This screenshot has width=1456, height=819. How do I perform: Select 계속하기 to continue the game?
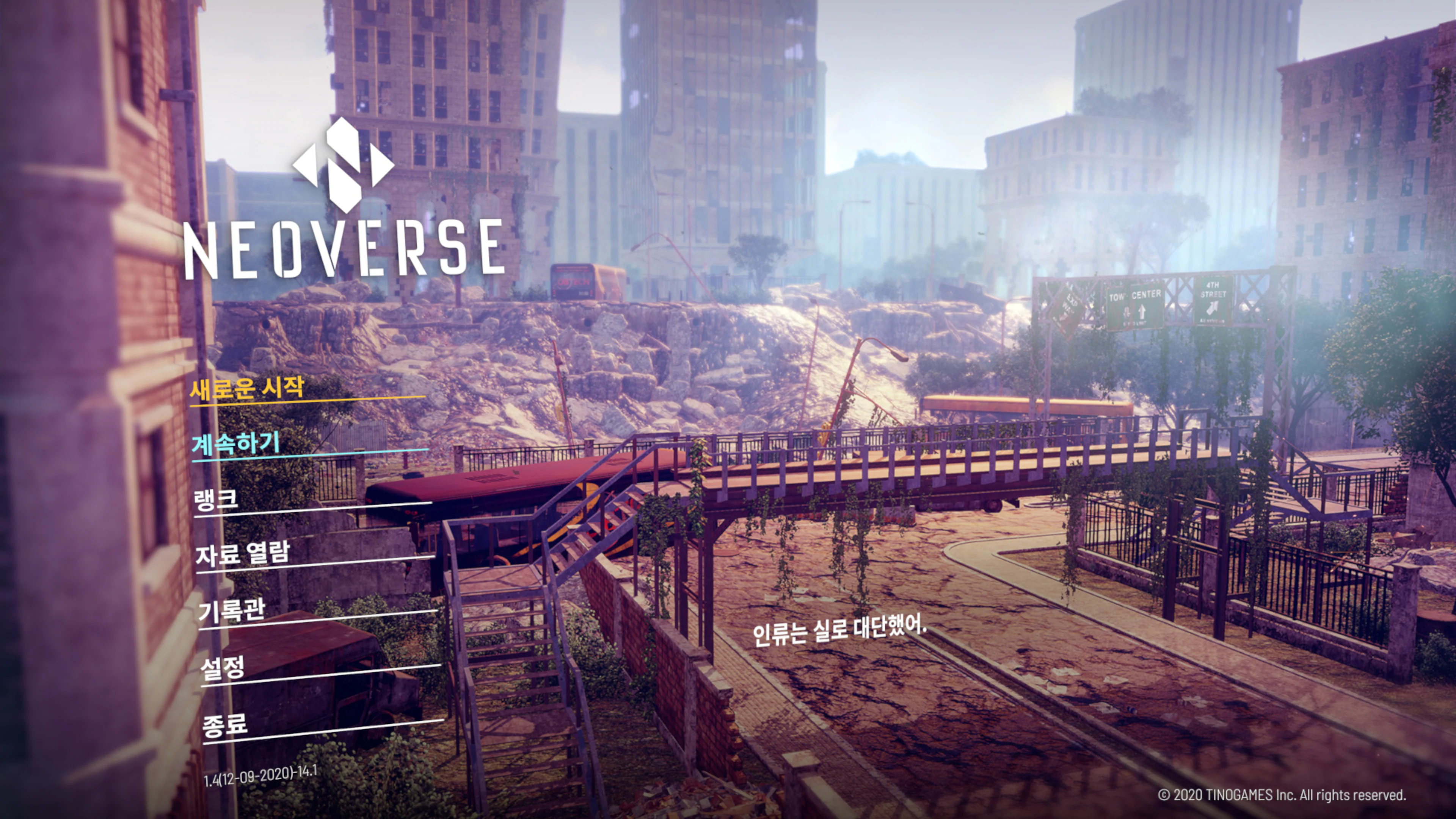point(236,443)
